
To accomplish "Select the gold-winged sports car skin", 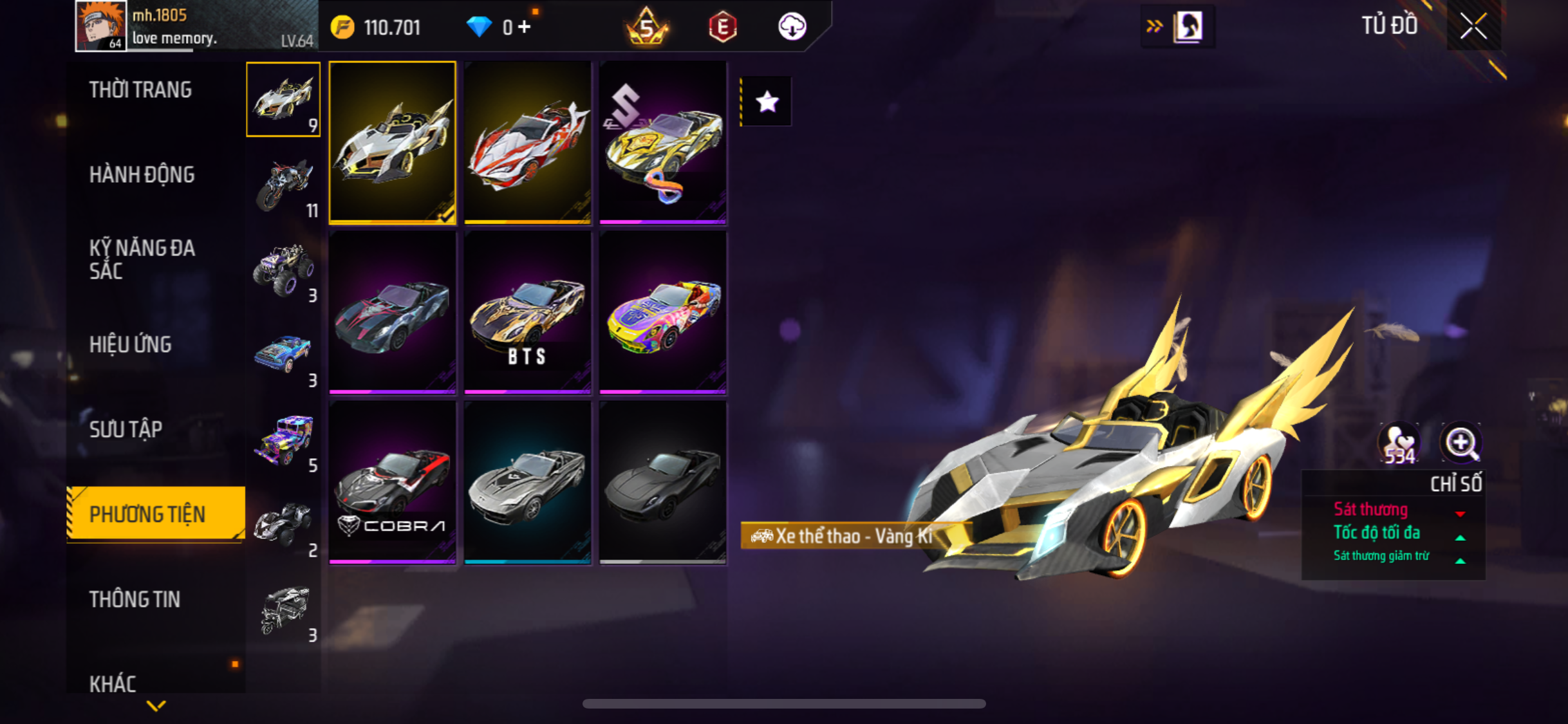I will coord(393,143).
